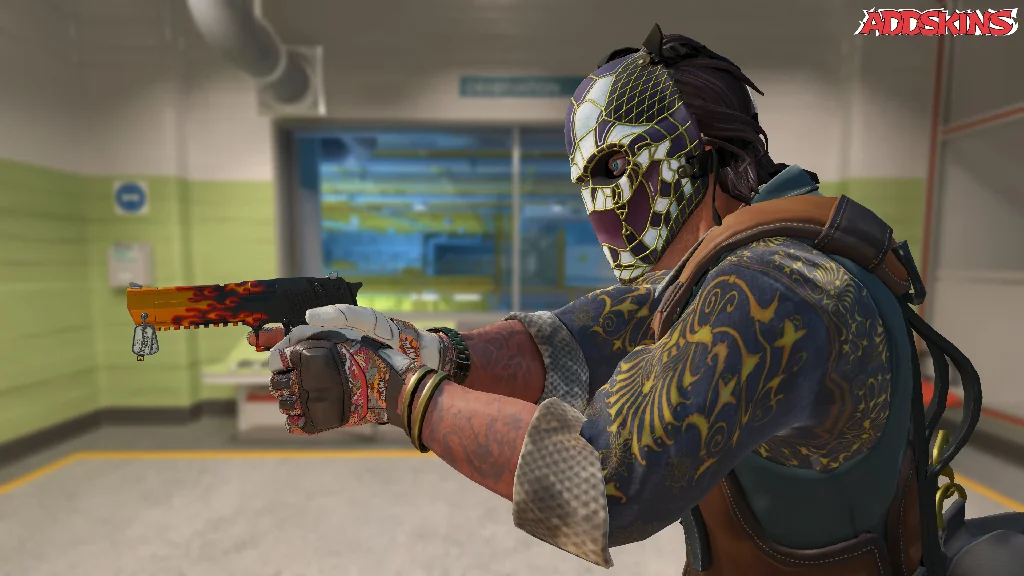
Task: Click the ADDSKINS logo watermark
Action: 936,22
